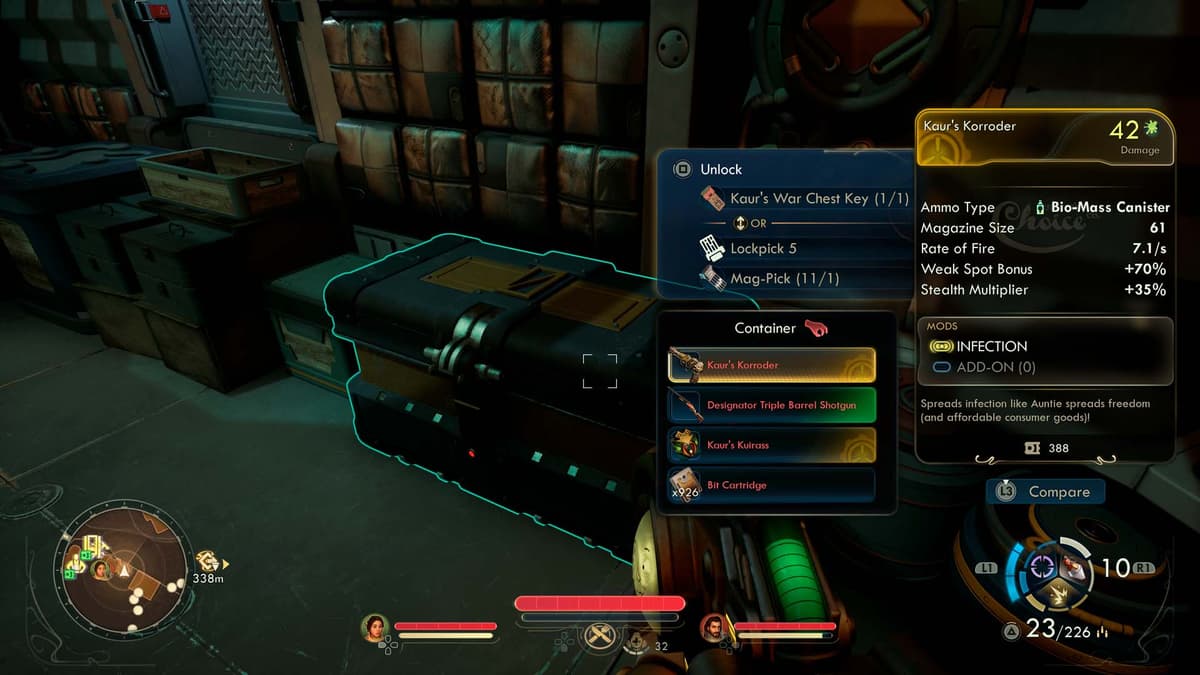Click the INFECTION mod entry
Image resolution: width=1200 pixels, height=675 pixels.
tap(991, 346)
